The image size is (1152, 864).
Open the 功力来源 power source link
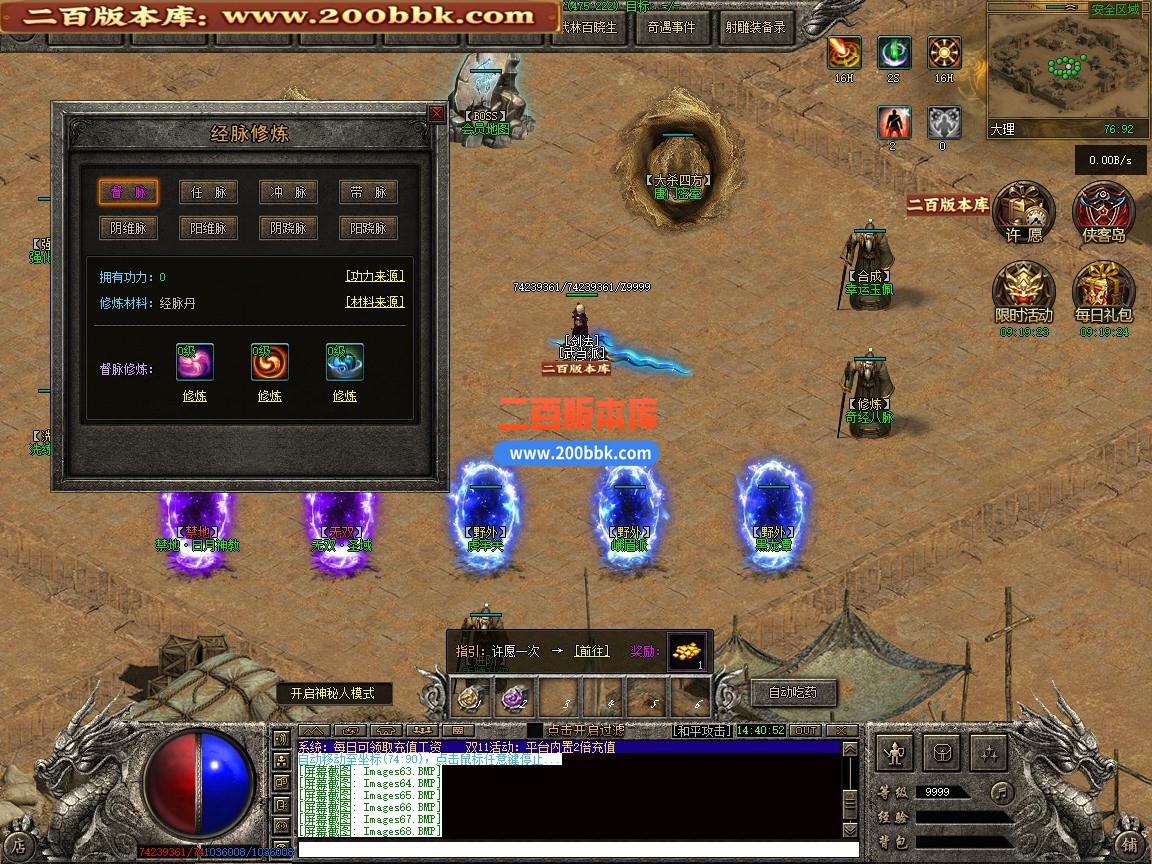click(374, 277)
